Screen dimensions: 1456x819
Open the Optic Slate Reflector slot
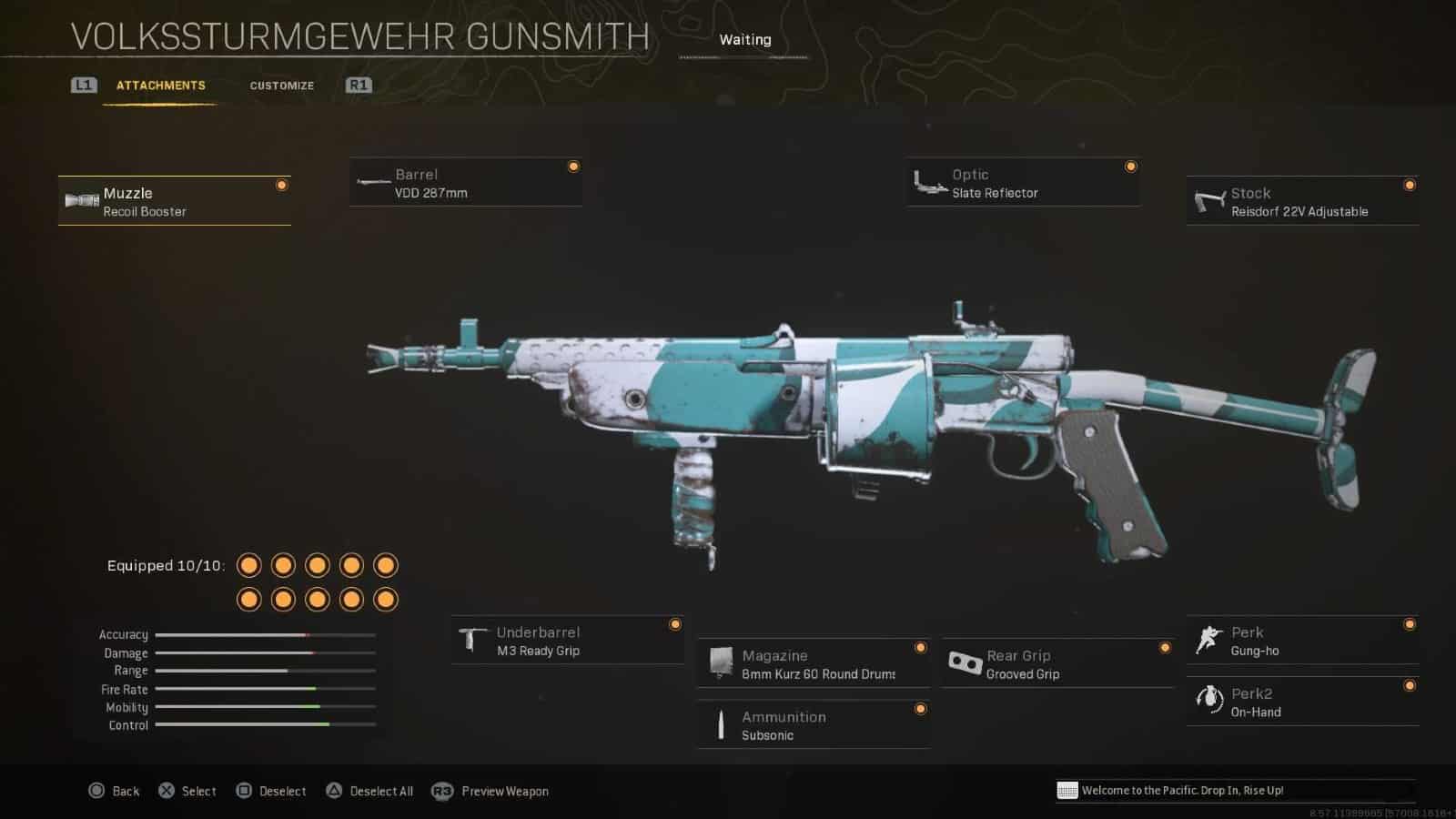coord(1023,183)
